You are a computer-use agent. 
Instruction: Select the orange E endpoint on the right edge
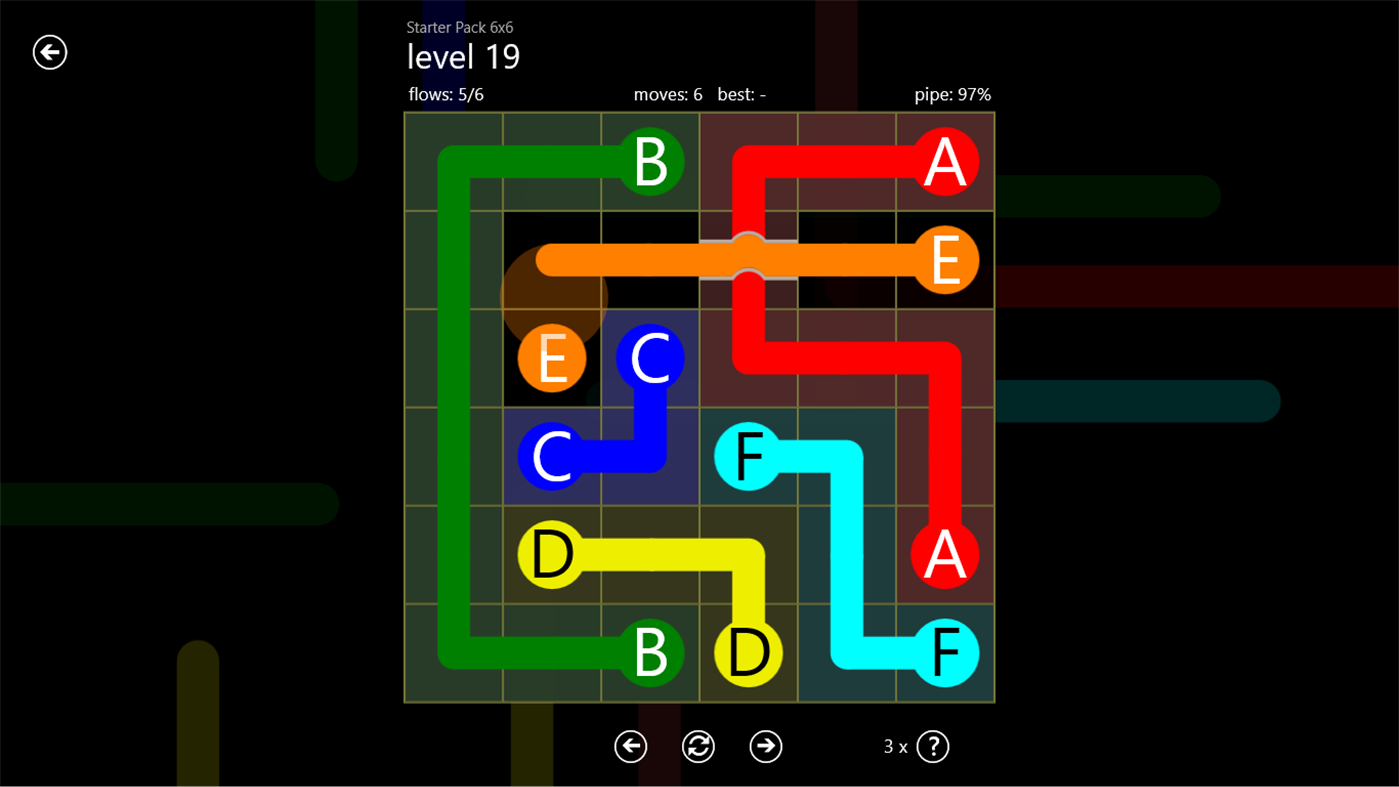click(944, 260)
